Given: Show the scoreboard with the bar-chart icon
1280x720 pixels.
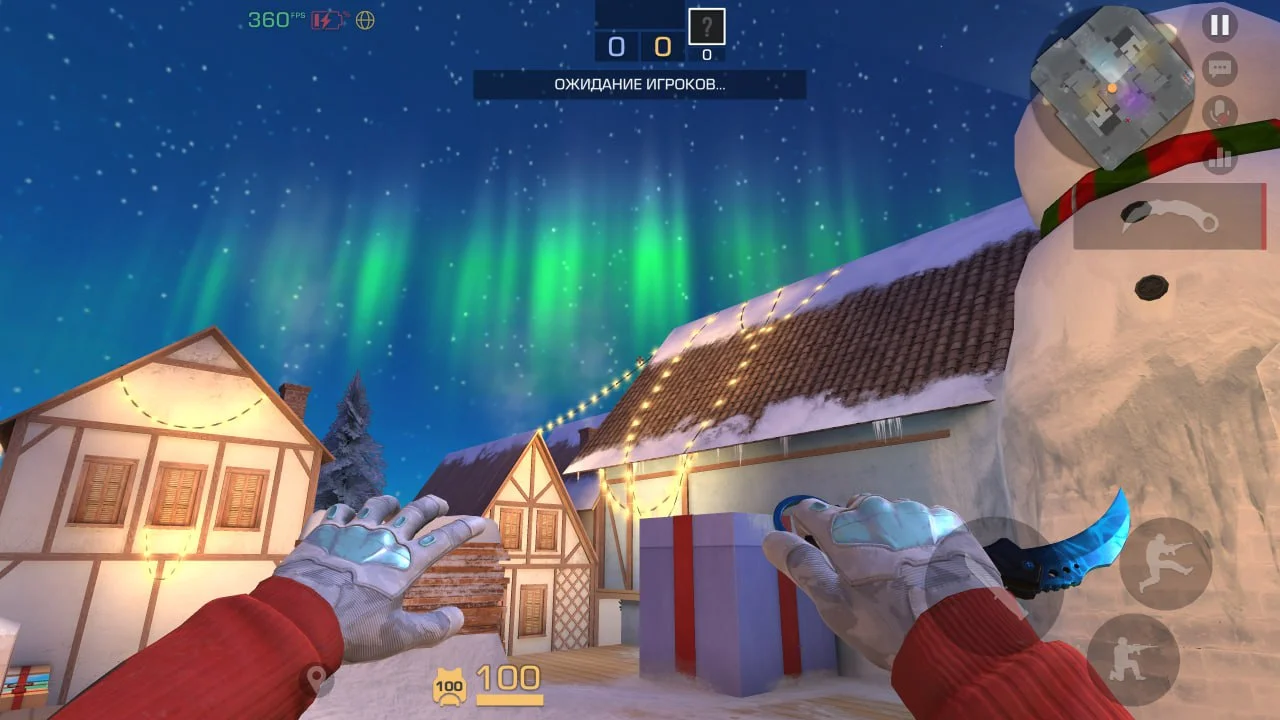Looking at the screenshot, I should point(1219,157).
